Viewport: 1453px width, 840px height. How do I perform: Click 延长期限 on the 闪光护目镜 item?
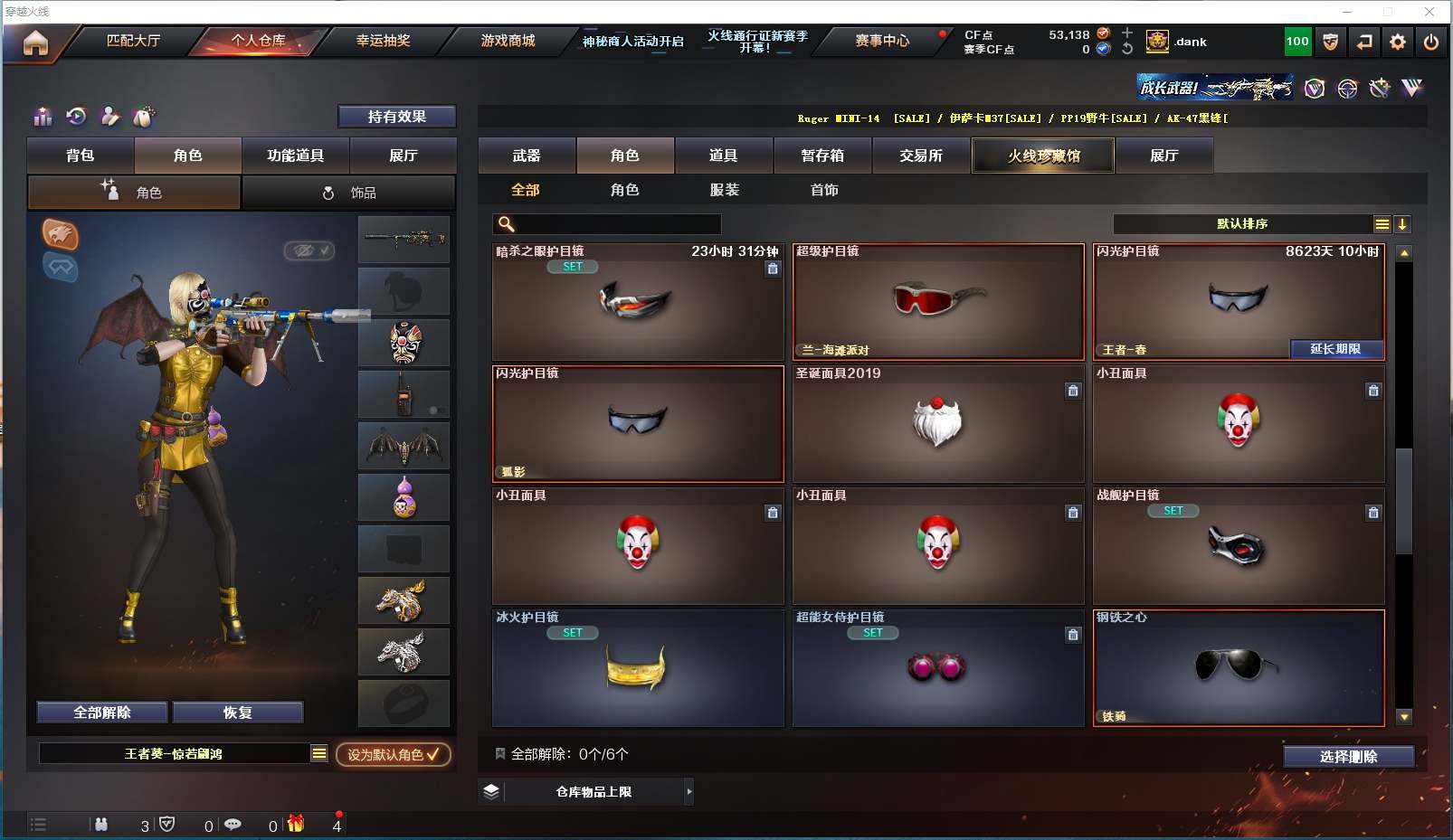1335,349
